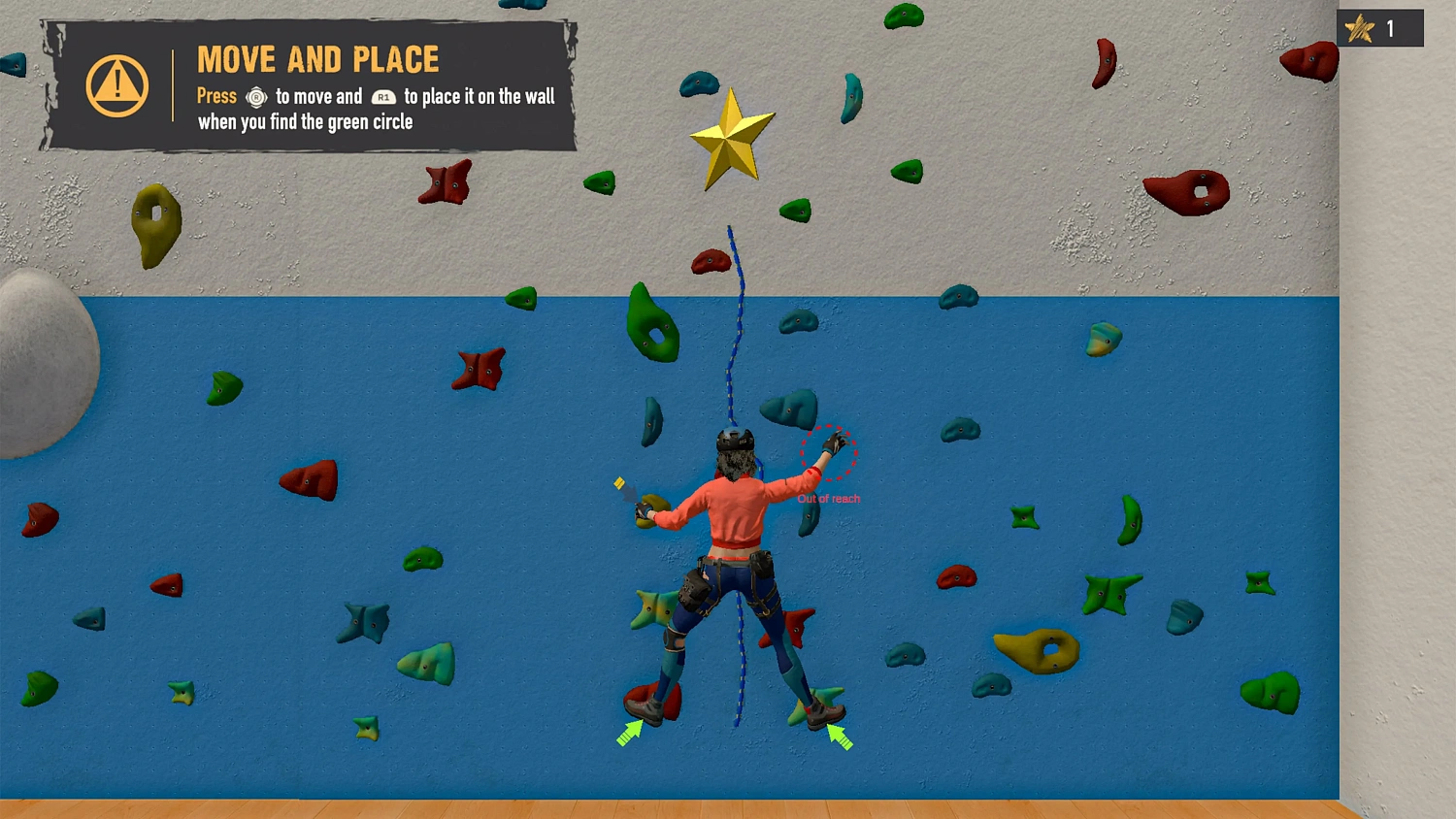
Task: Click the 'MOVE AND PLACE' title text
Action: (x=317, y=59)
